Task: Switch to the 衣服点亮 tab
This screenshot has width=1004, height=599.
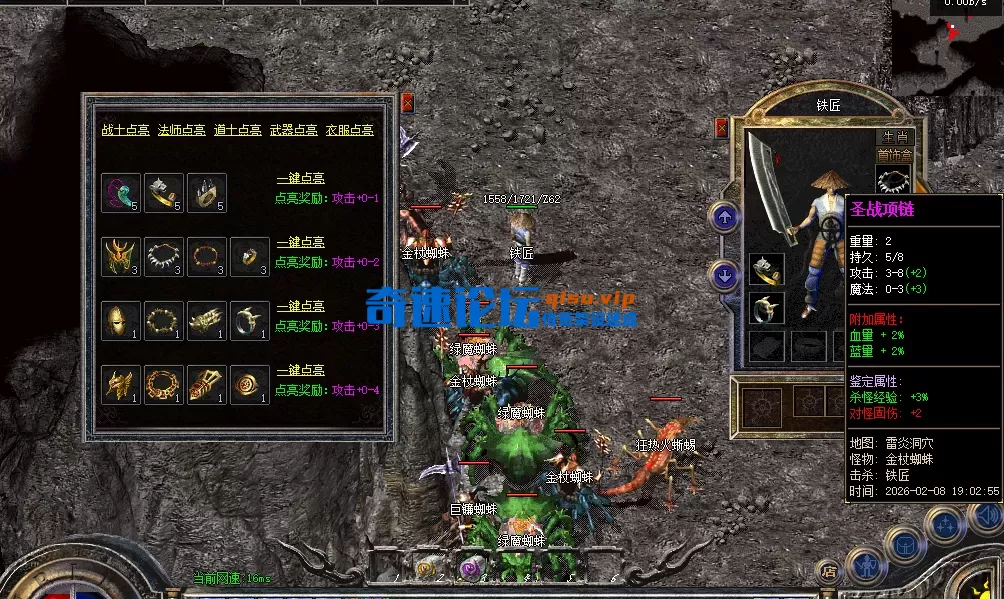Action: pyautogui.click(x=349, y=130)
